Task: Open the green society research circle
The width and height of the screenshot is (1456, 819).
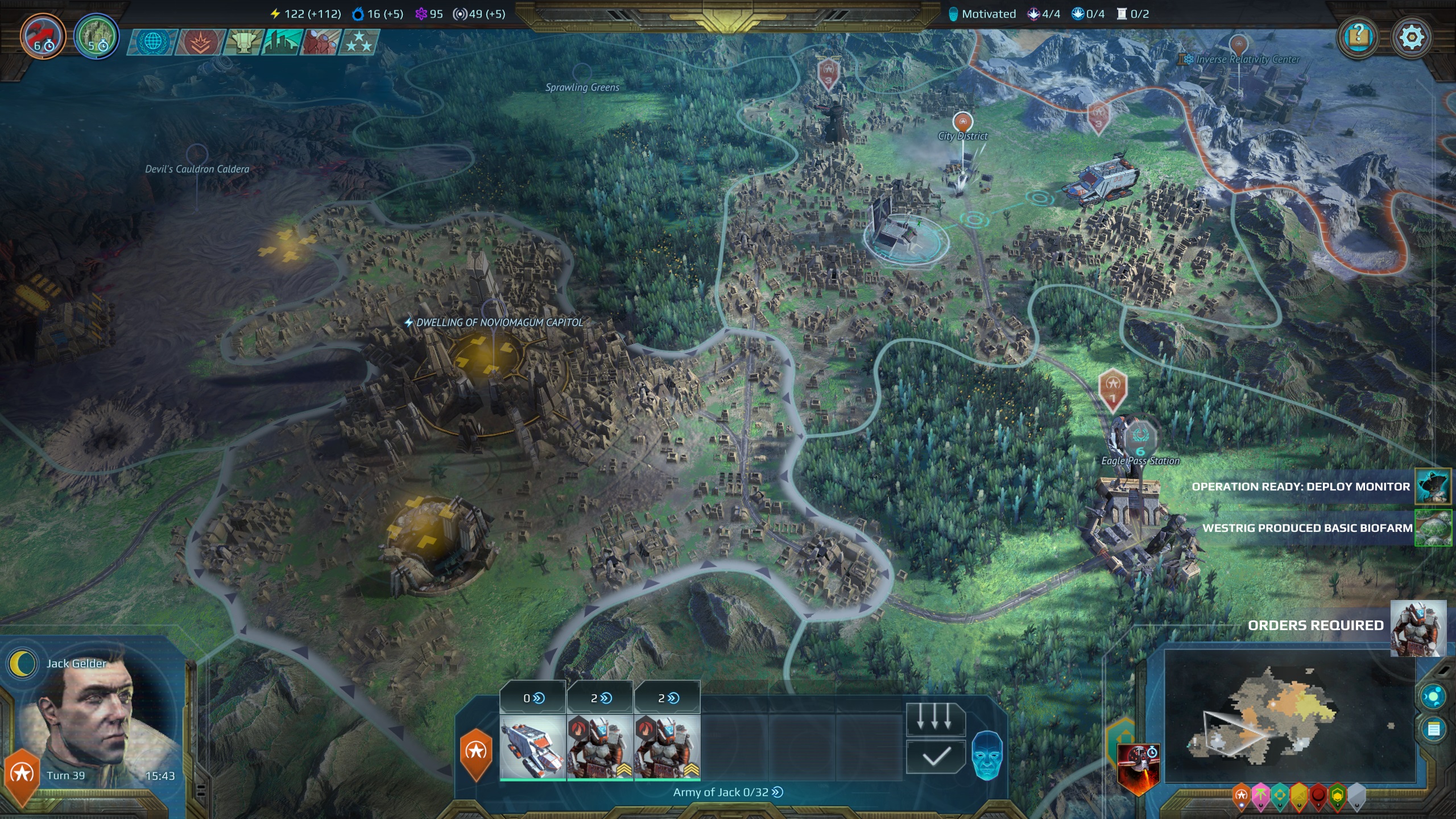Action: [96, 36]
